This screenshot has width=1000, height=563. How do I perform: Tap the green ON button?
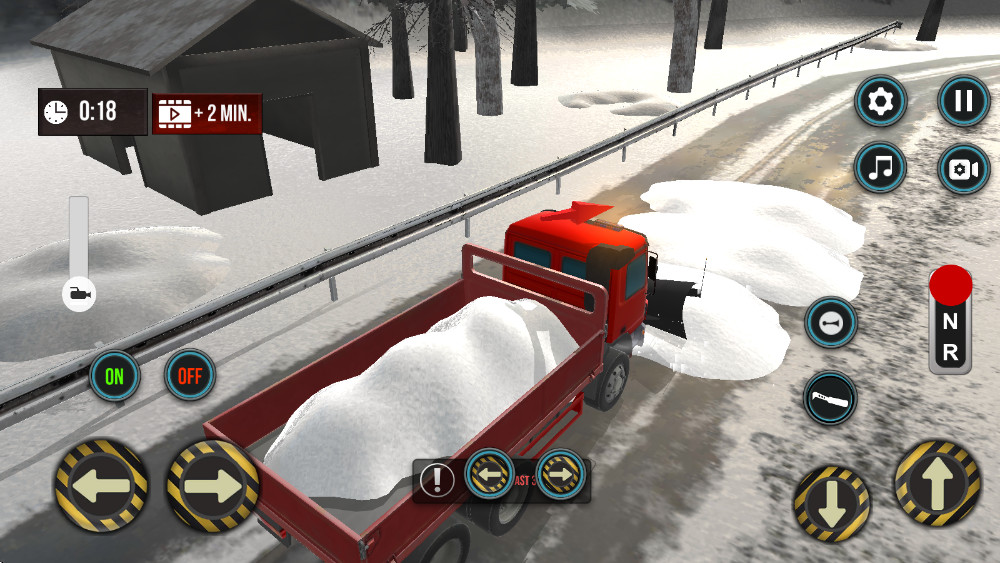point(115,376)
